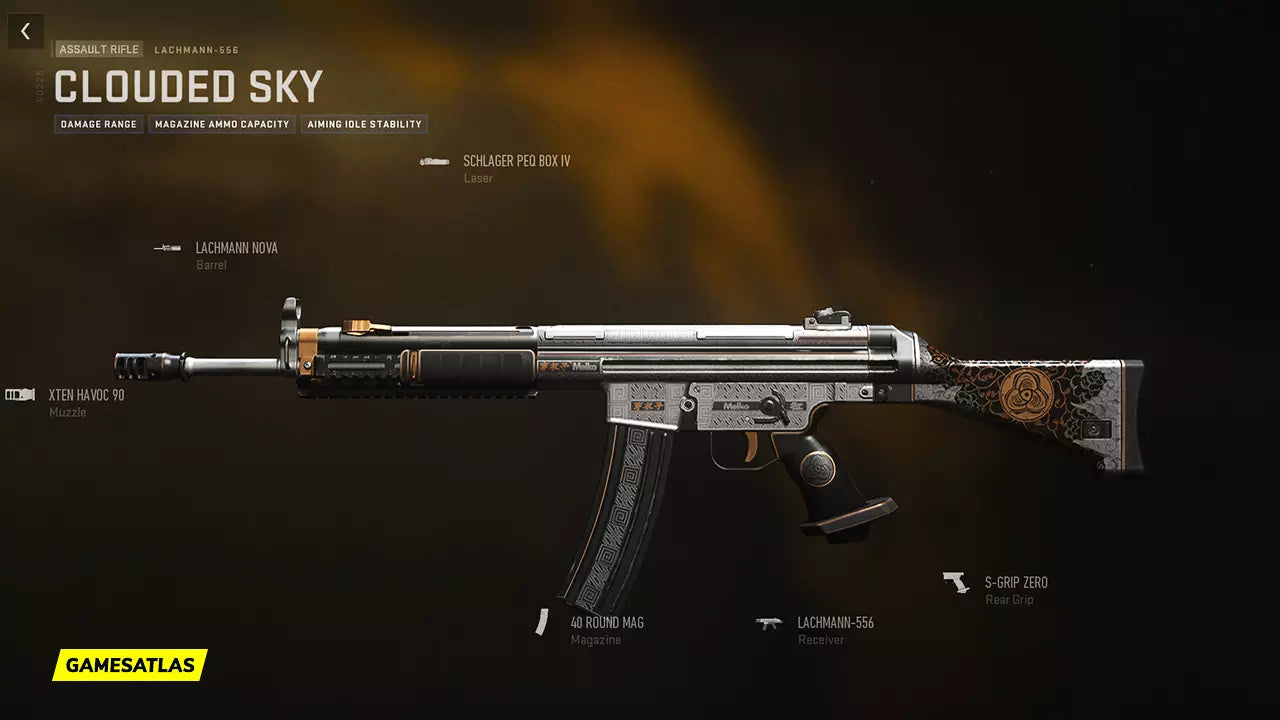Open the XTEN Havoc 90 muzzle slot

86,396
